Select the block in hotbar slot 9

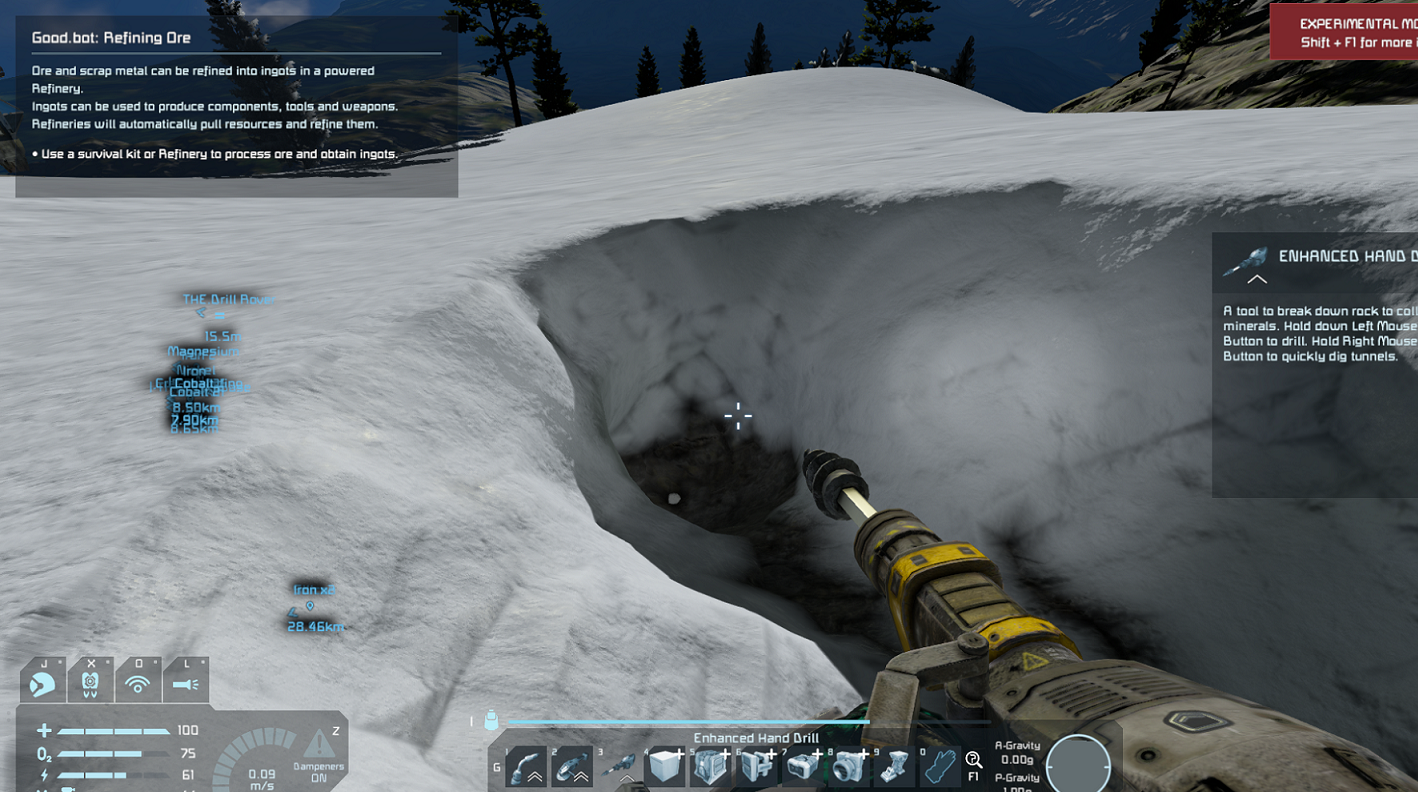895,768
